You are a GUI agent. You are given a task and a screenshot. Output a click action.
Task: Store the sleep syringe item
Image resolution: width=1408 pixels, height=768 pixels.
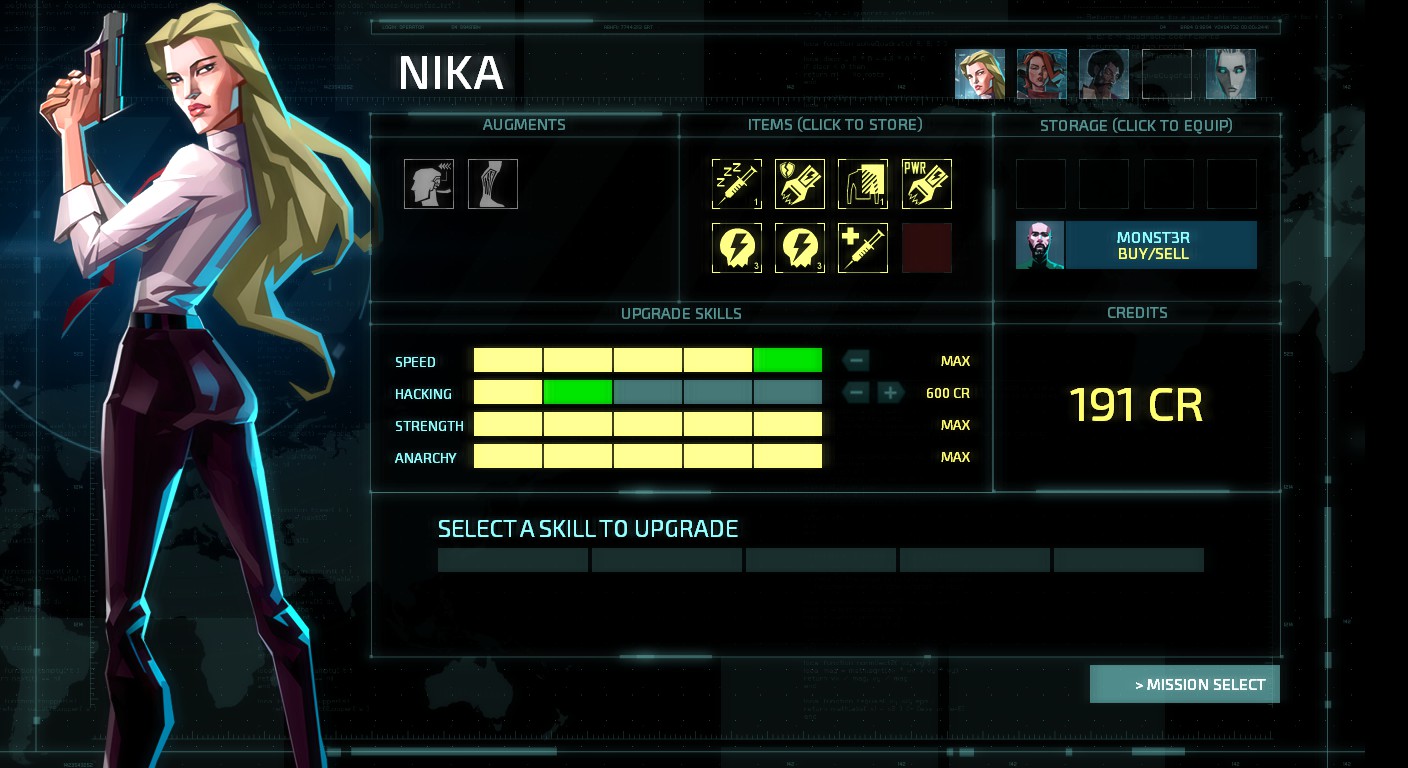point(737,184)
